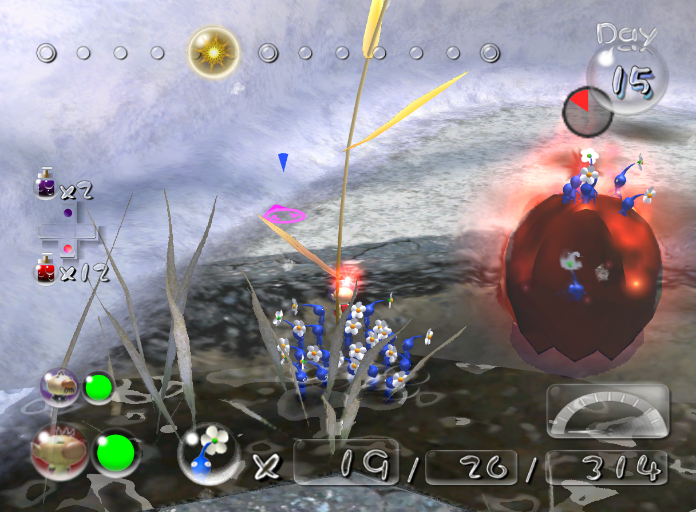Open the treasure gauge meter
This screenshot has height=512, width=696.
click(607, 410)
